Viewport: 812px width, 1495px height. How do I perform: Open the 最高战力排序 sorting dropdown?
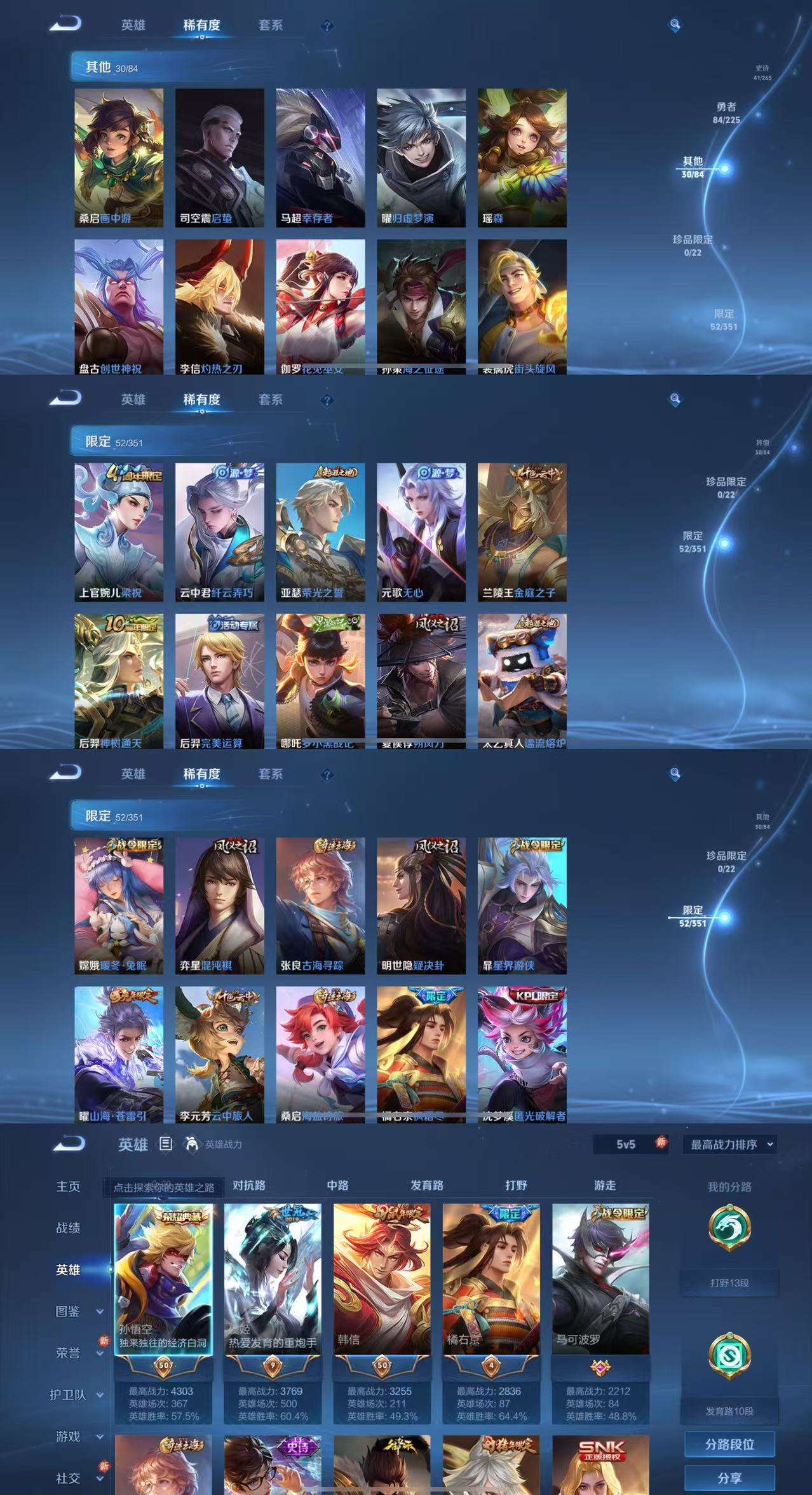(731, 1144)
